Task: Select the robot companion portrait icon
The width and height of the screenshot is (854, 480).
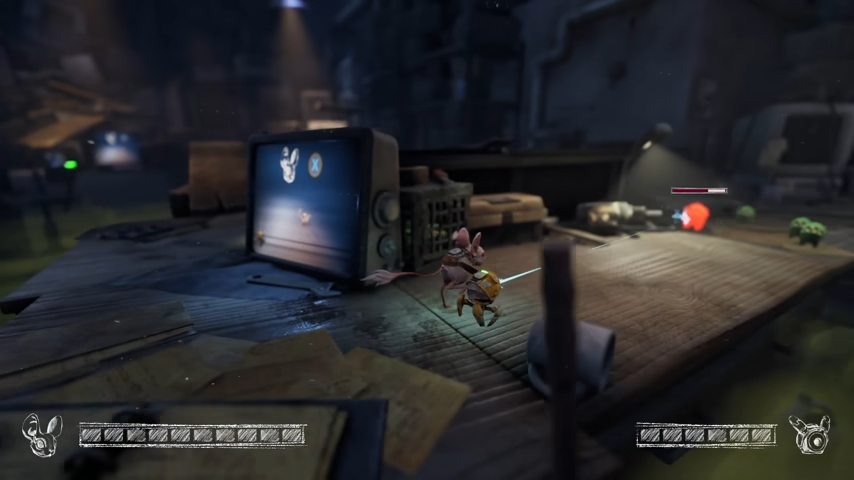Action: click(810, 434)
